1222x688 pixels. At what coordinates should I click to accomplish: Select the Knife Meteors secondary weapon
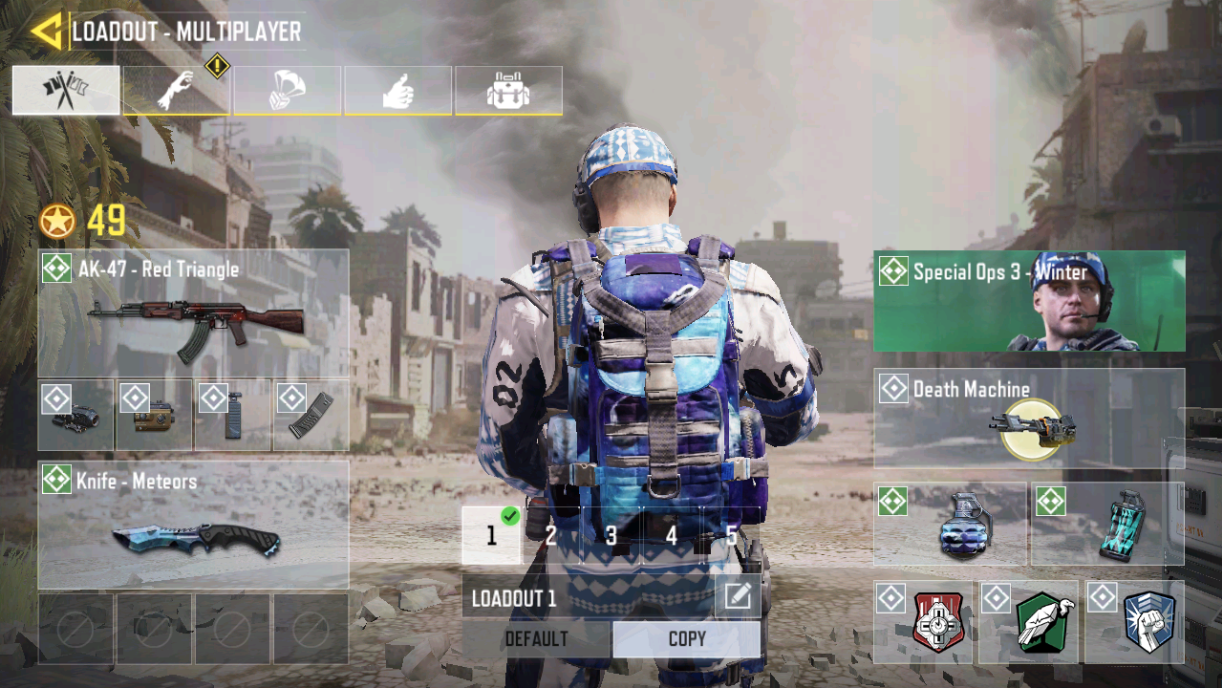point(193,525)
